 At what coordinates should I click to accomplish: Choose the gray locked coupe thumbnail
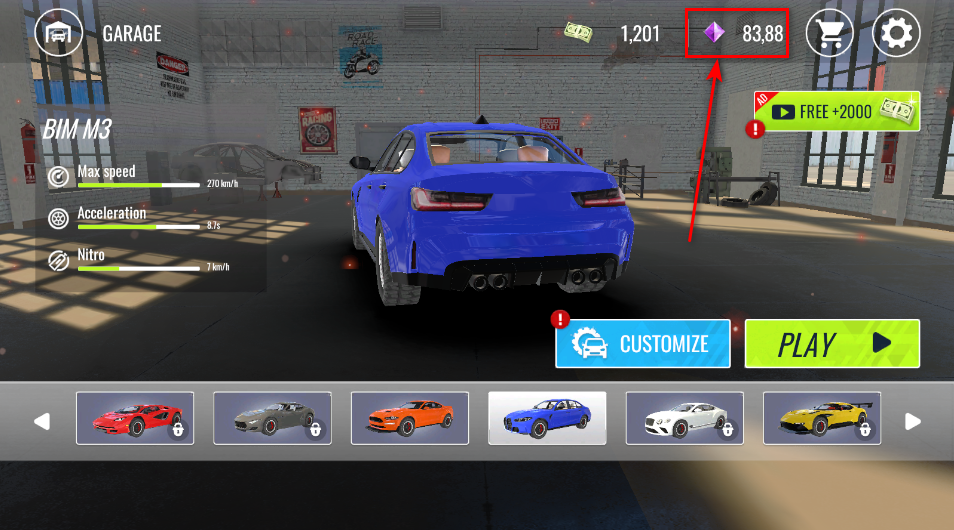click(272, 418)
